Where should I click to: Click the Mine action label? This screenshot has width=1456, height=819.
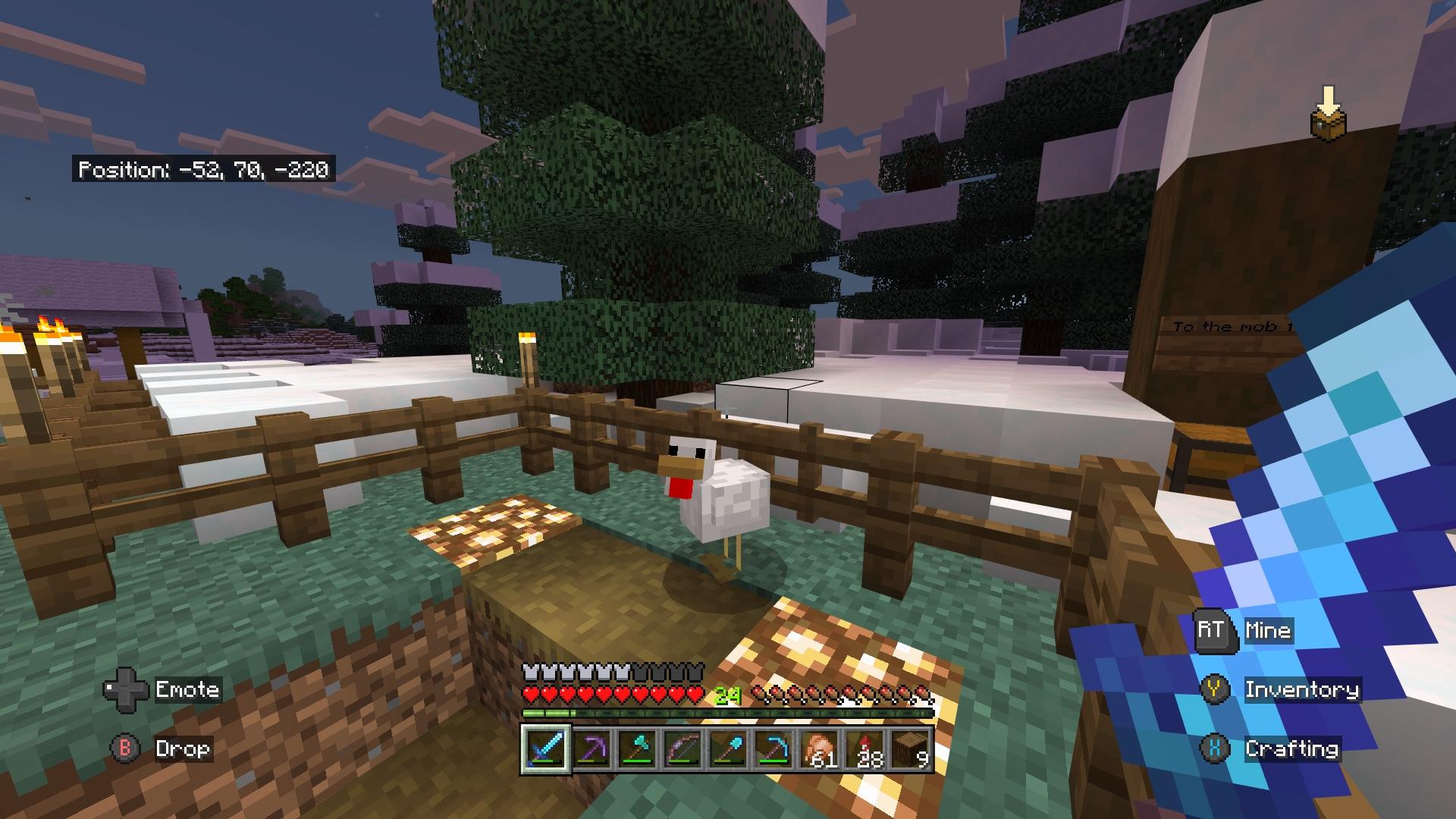tap(1269, 629)
